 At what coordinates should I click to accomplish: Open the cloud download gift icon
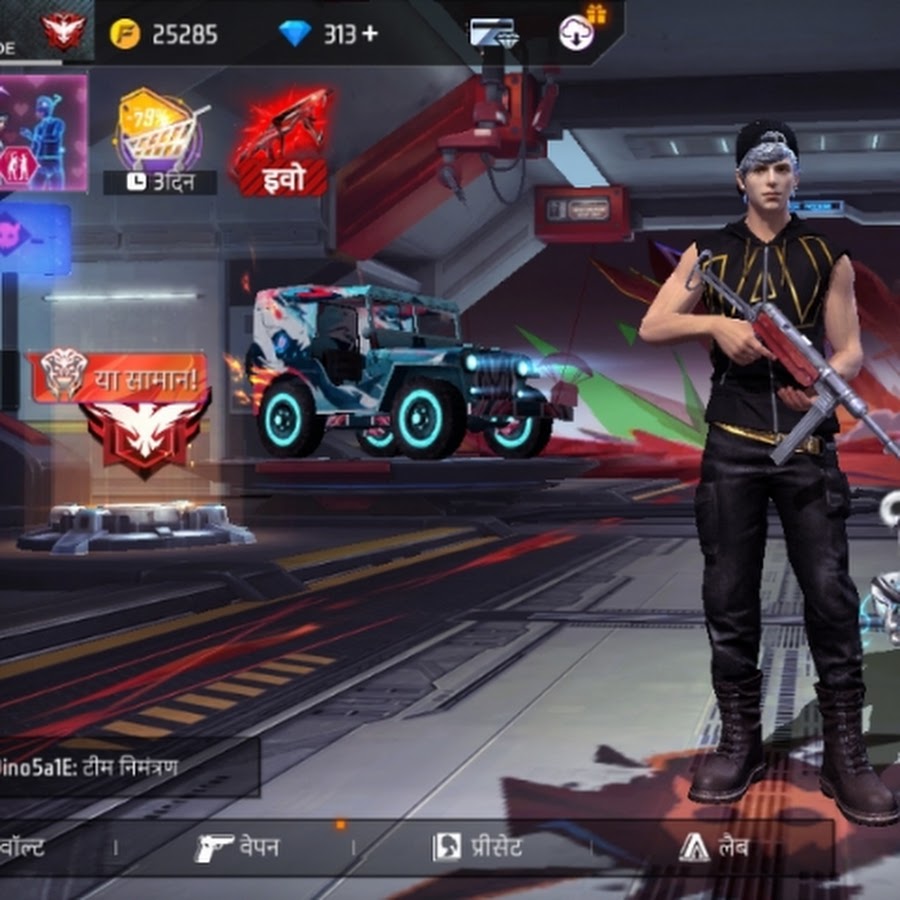579,31
